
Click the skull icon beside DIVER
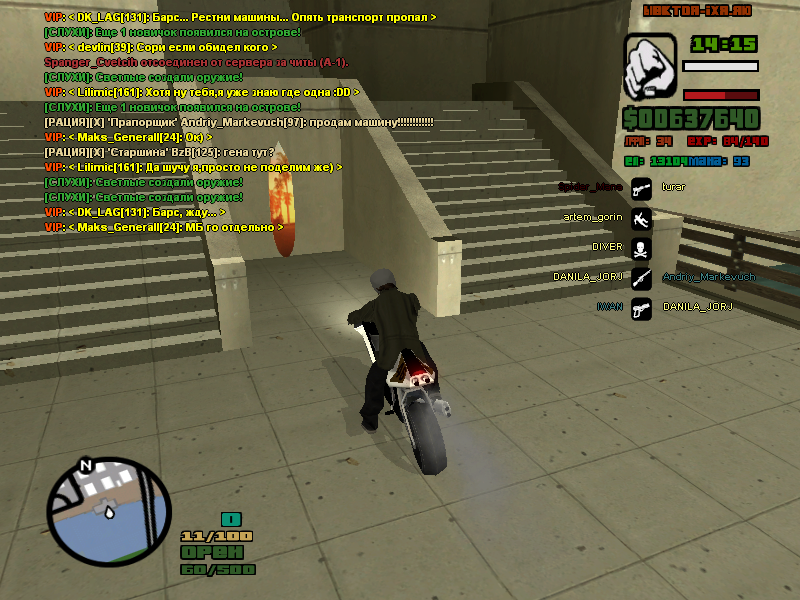coord(641,247)
